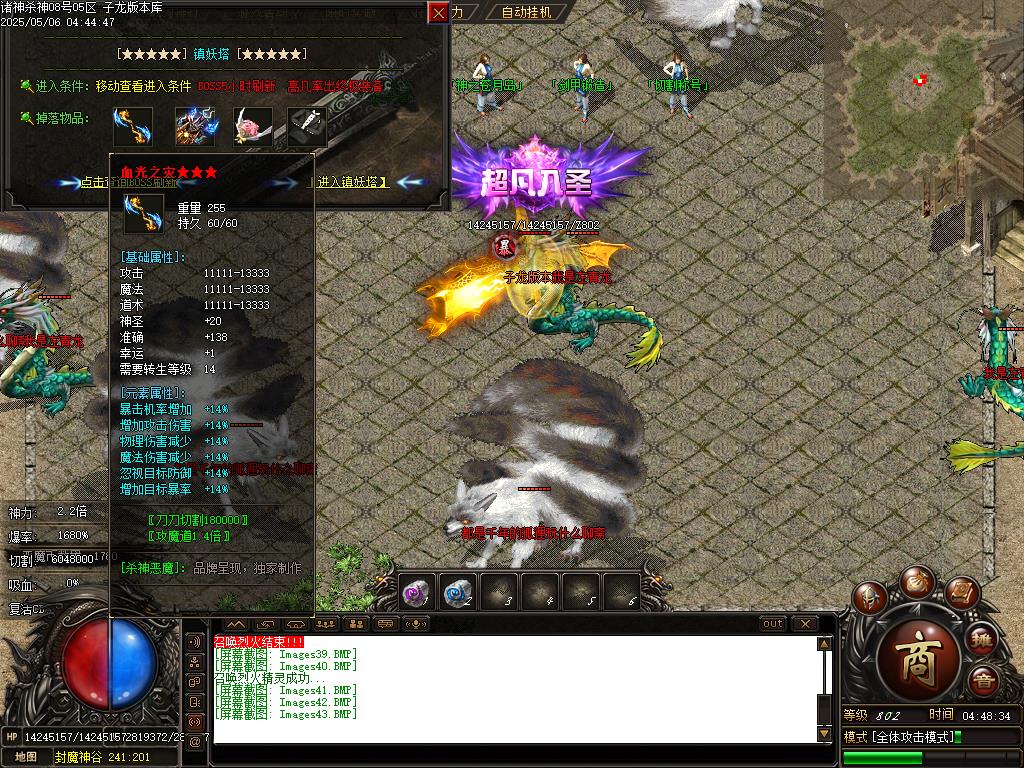
Task: Select the black suit drop item
Action: point(307,125)
